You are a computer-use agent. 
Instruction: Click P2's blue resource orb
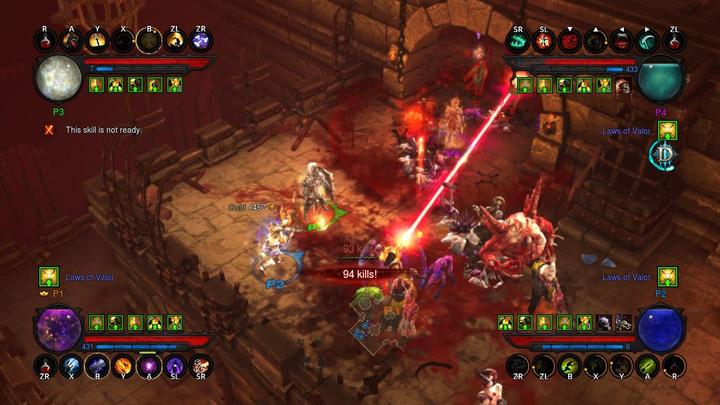click(660, 327)
